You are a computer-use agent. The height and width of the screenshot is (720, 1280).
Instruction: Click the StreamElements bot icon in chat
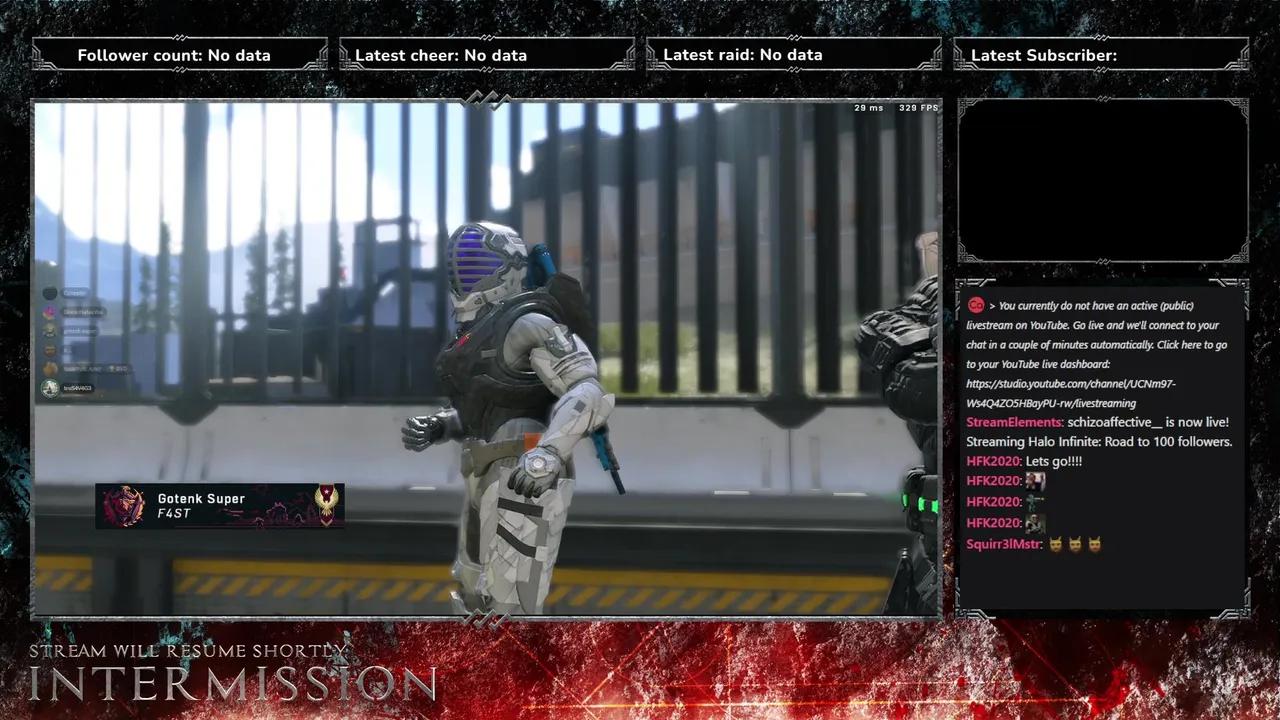[x=974, y=305]
